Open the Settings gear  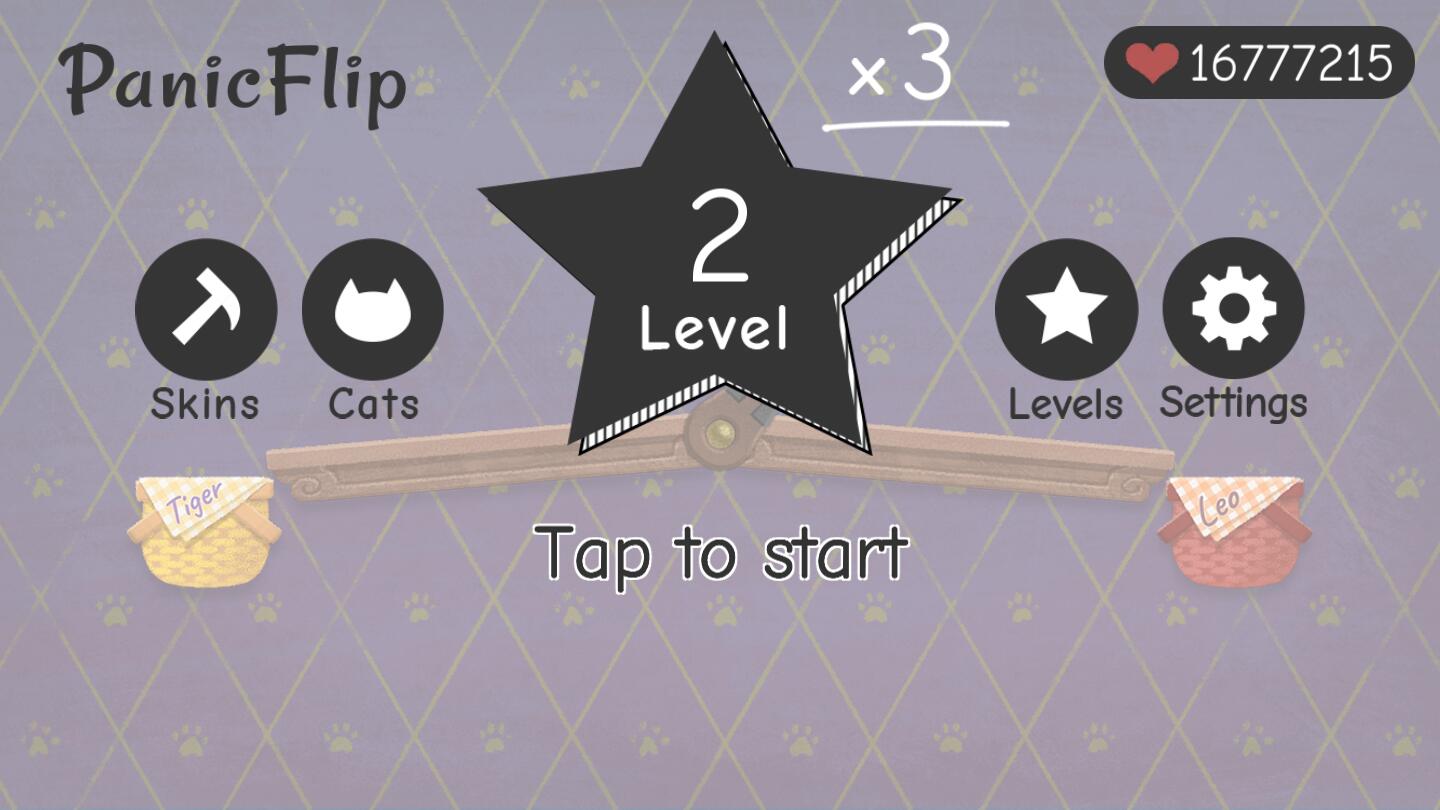[x=1234, y=310]
